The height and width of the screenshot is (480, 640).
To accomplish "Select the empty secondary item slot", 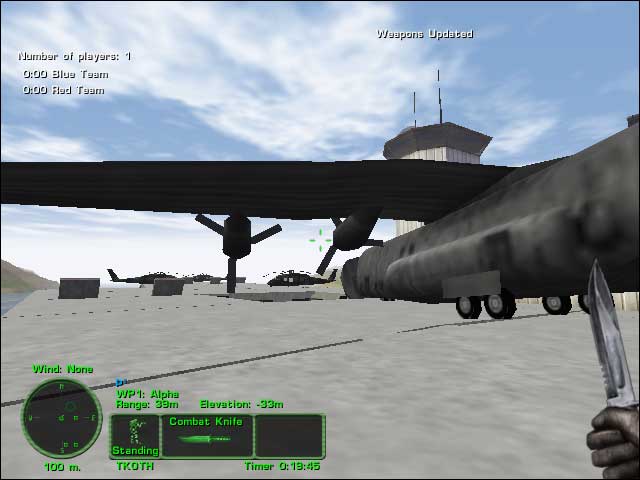I will tap(289, 436).
